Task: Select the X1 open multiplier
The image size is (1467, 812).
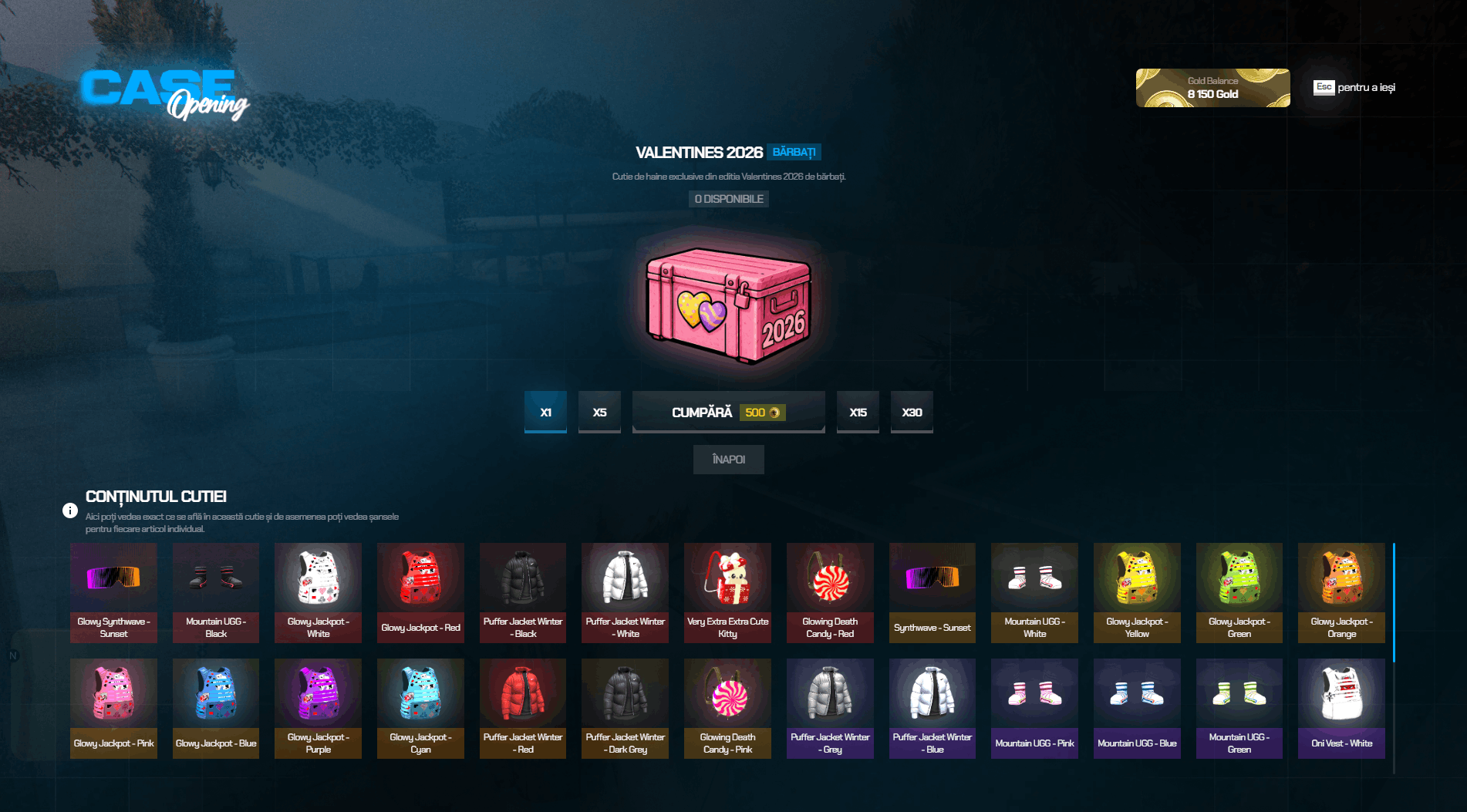Action: point(545,412)
